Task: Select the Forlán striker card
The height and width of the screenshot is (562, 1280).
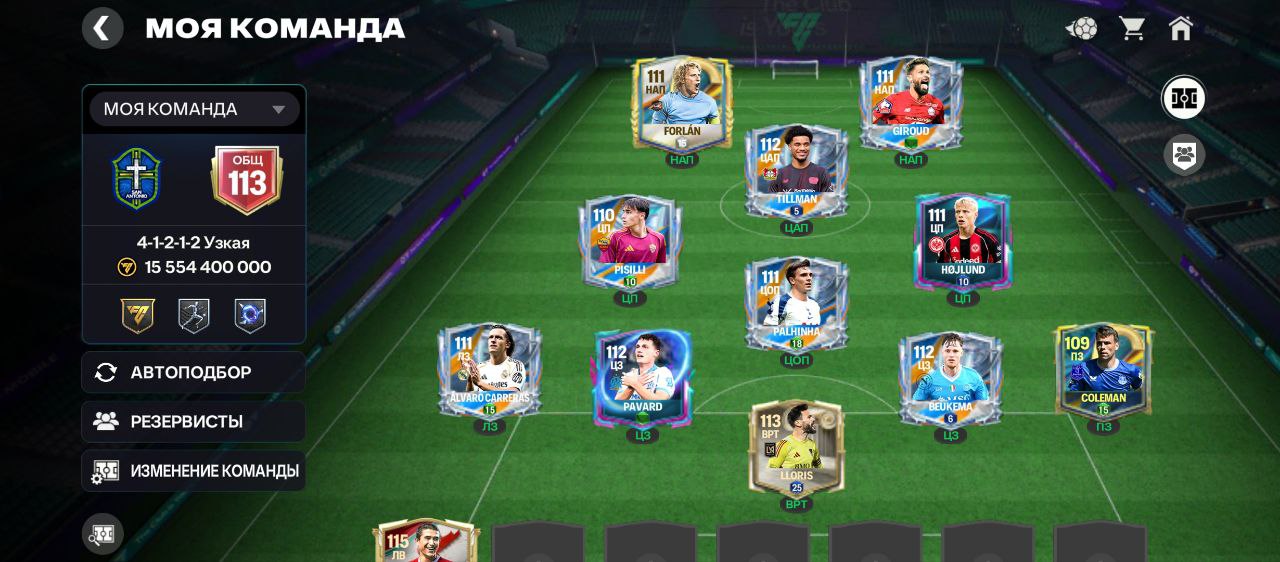Action: (x=682, y=103)
